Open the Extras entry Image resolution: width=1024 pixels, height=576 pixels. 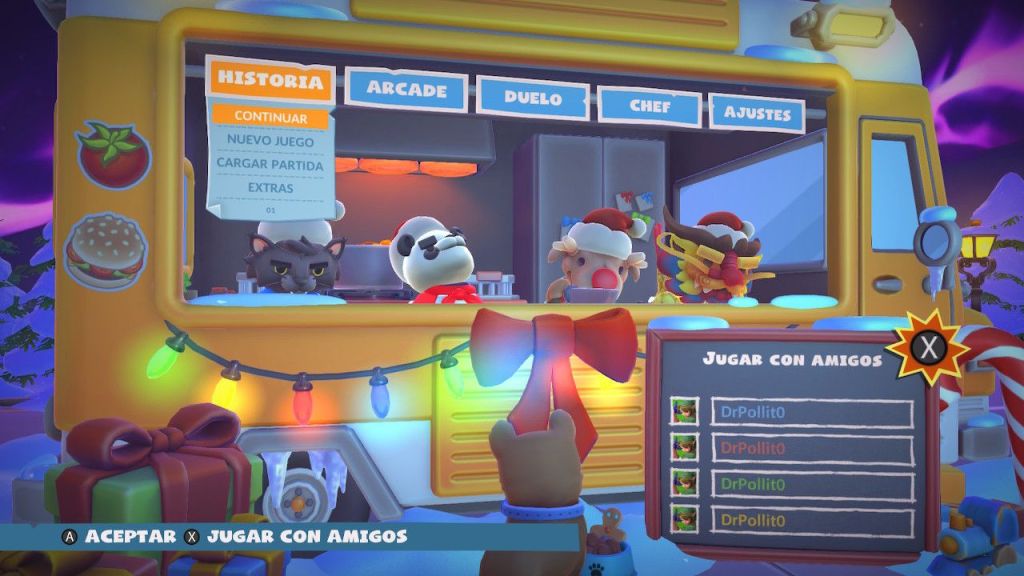pyautogui.click(x=270, y=188)
